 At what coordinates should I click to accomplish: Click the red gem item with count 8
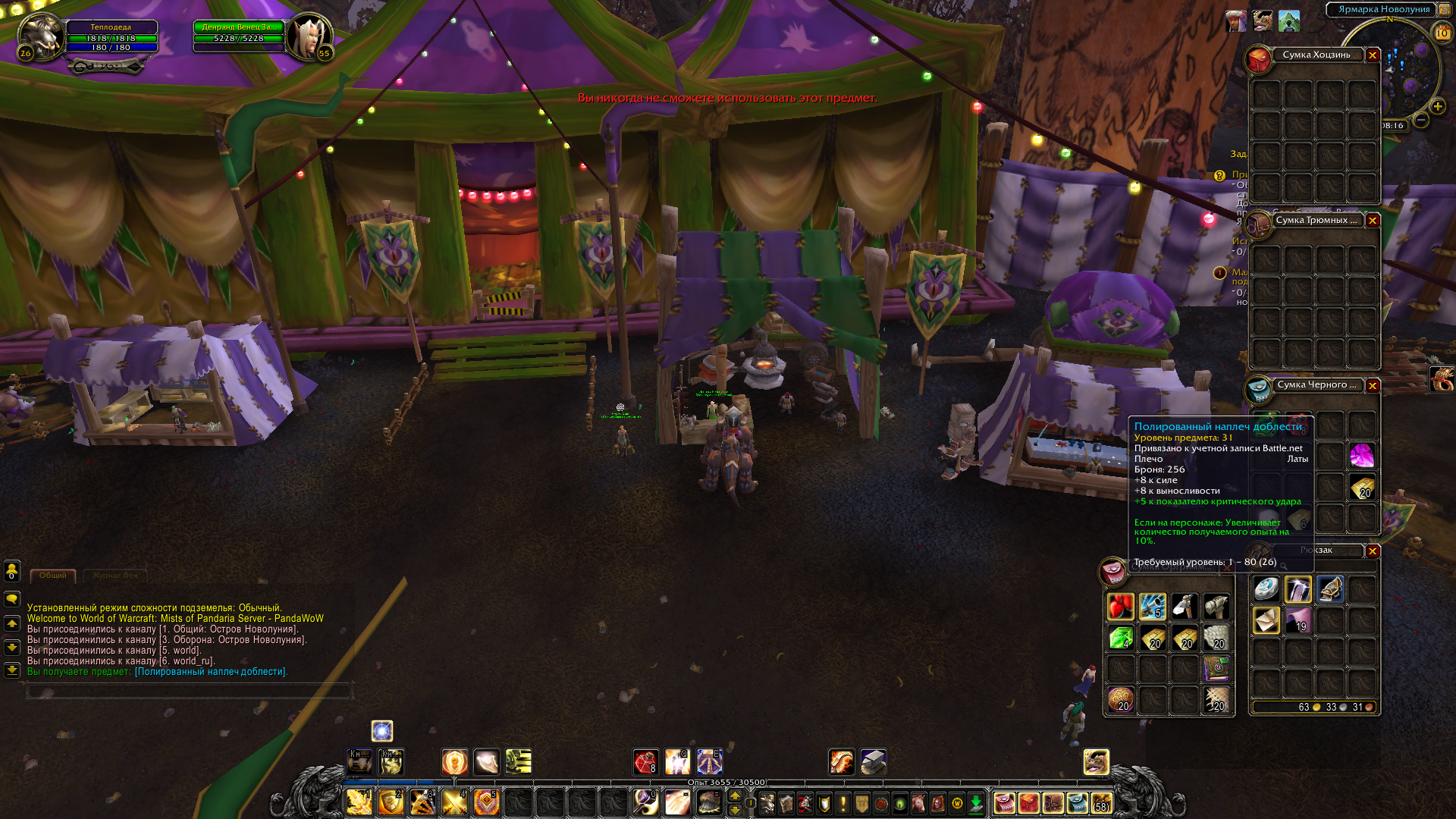[645, 762]
